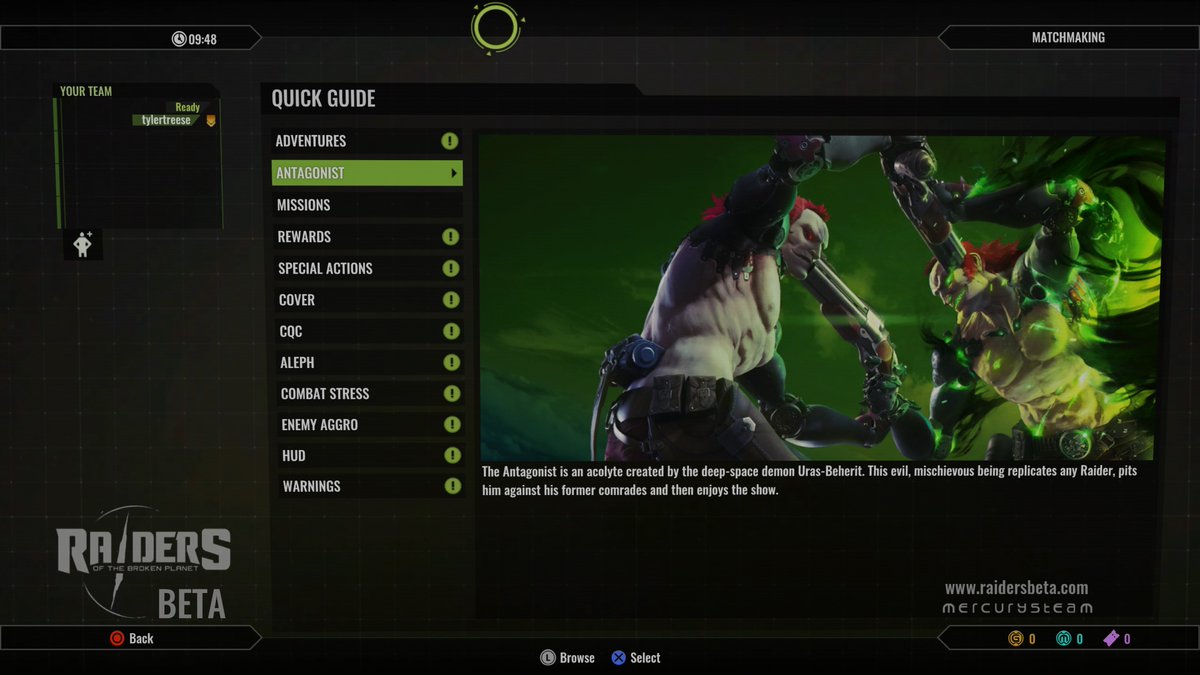The image size is (1200, 675).
Task: Select the Antagonist guide entry
Action: (366, 173)
